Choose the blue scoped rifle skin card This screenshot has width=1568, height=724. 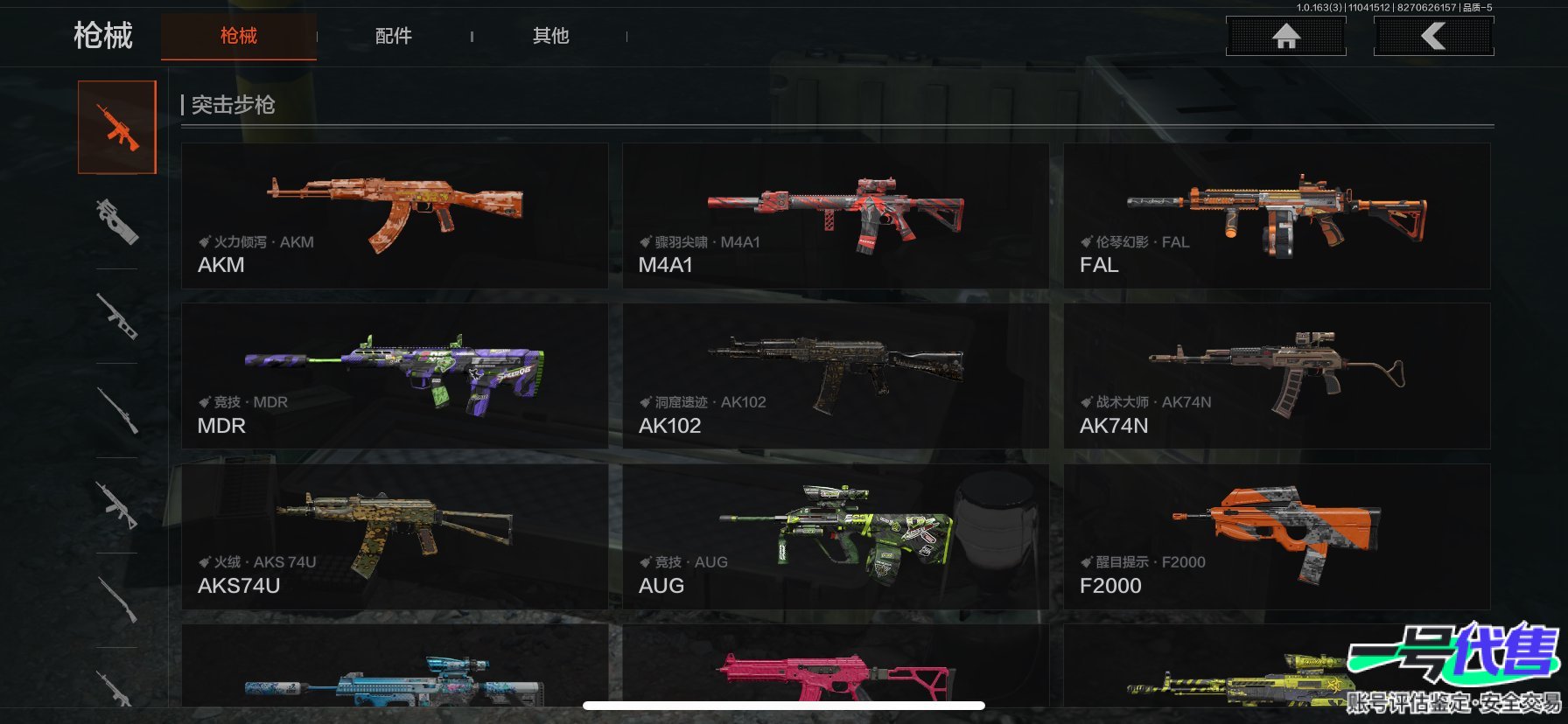pos(395,669)
